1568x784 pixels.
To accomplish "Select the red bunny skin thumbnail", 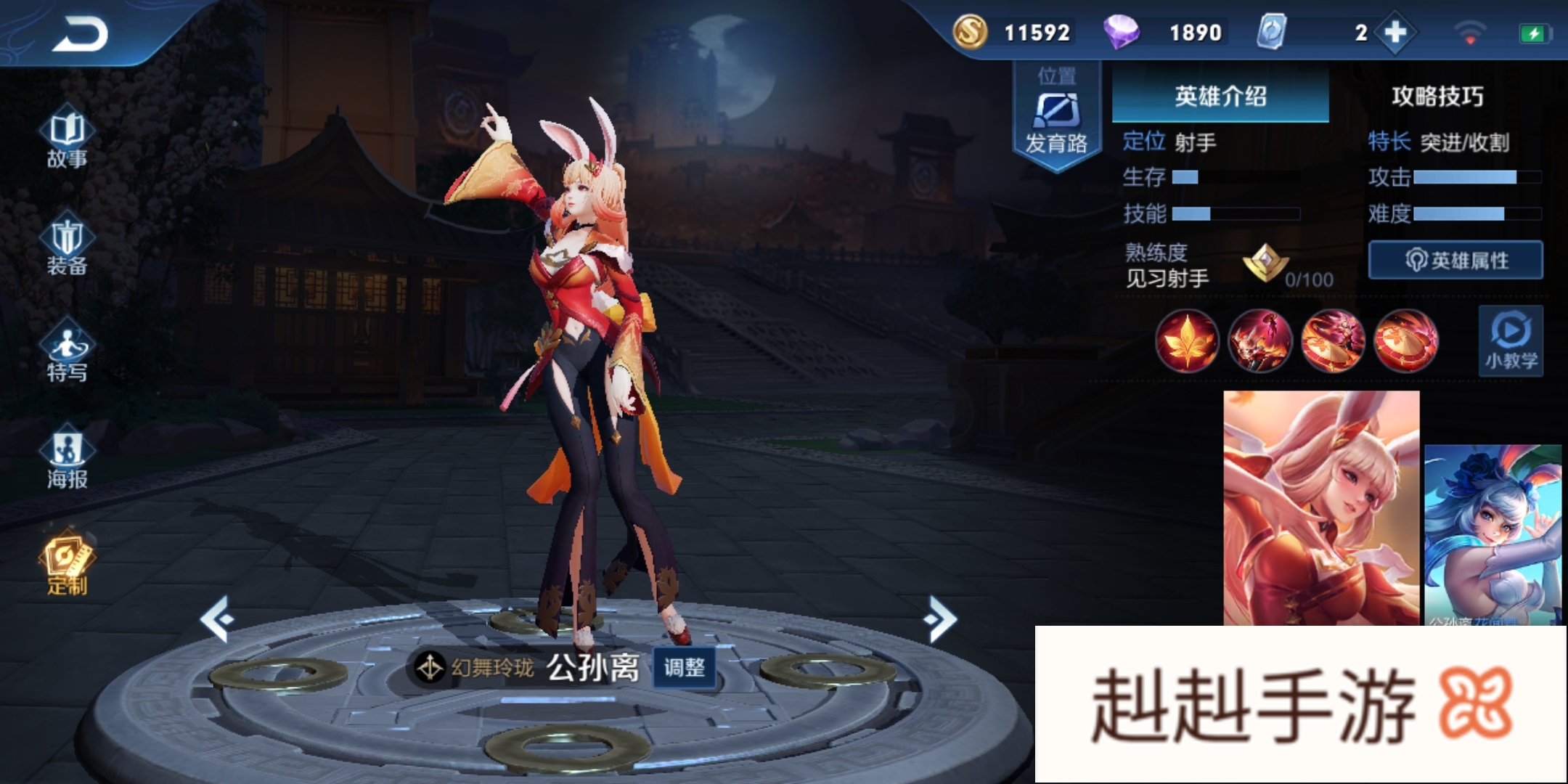I will [1321, 508].
